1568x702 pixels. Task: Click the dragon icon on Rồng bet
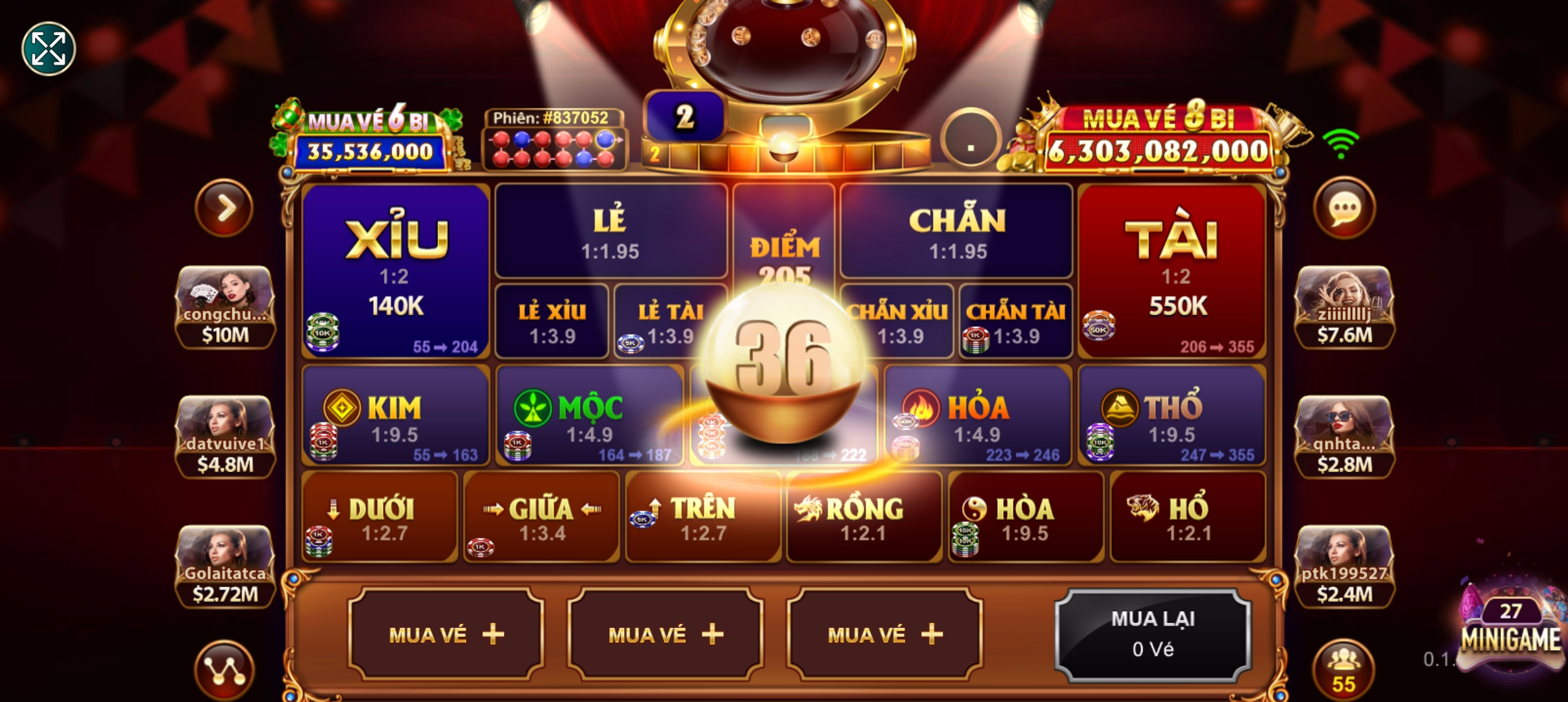(807, 507)
